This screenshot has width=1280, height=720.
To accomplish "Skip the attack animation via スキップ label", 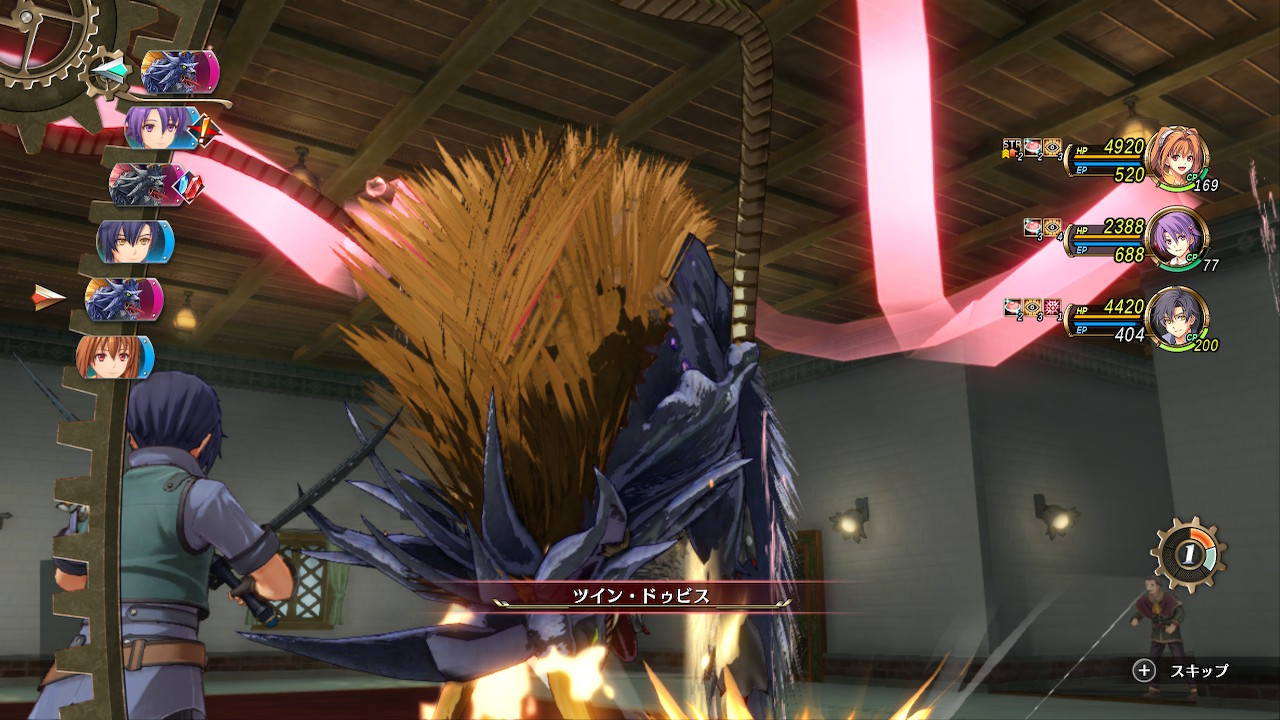I will [x=1199, y=671].
